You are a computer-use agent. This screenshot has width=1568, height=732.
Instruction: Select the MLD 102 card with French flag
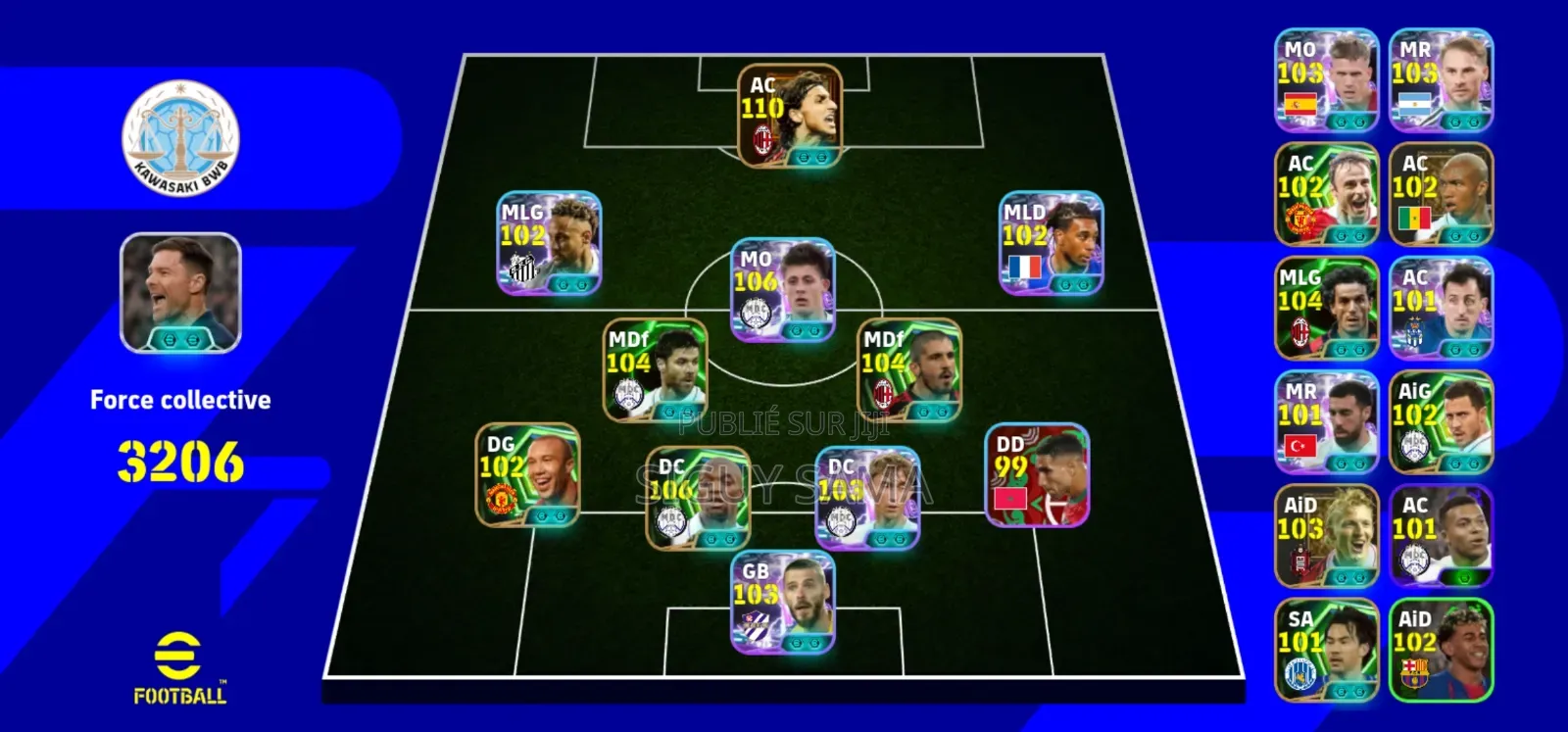1052,242
